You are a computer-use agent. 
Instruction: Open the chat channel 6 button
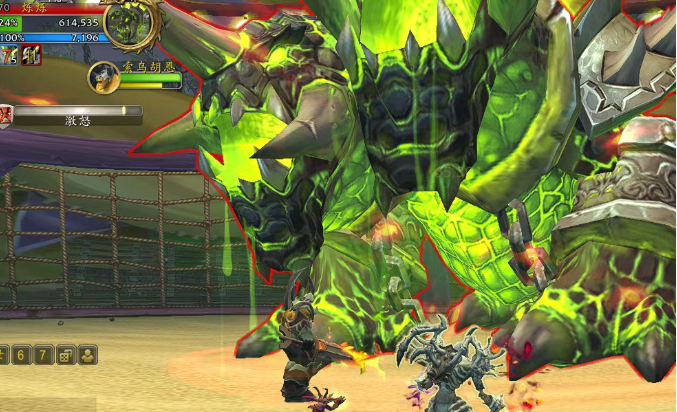tap(22, 355)
